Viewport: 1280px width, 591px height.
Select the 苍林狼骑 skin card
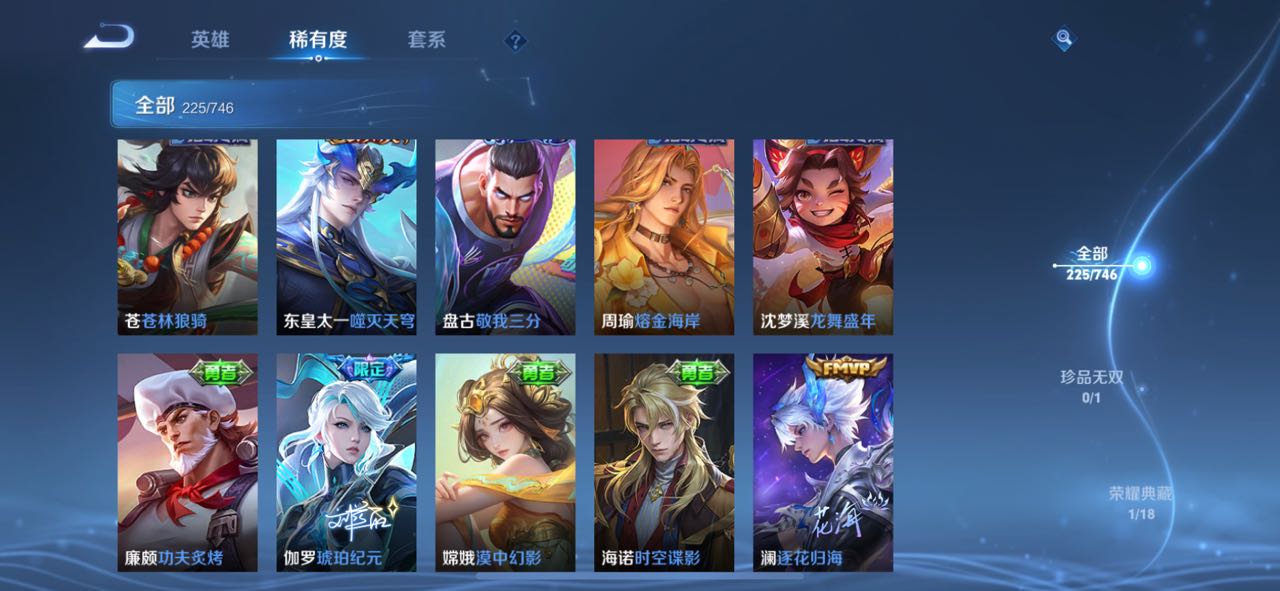[187, 237]
